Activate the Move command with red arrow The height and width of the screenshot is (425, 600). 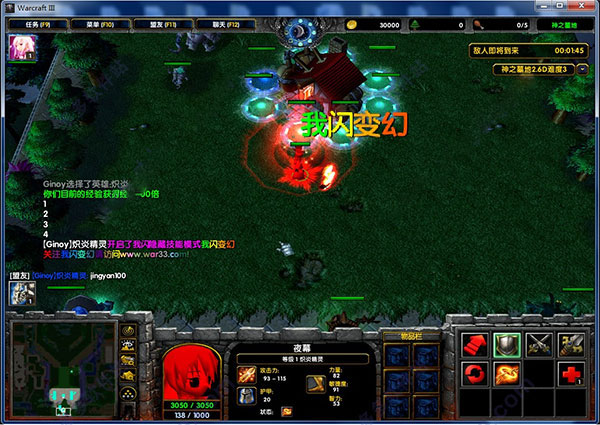pos(473,344)
